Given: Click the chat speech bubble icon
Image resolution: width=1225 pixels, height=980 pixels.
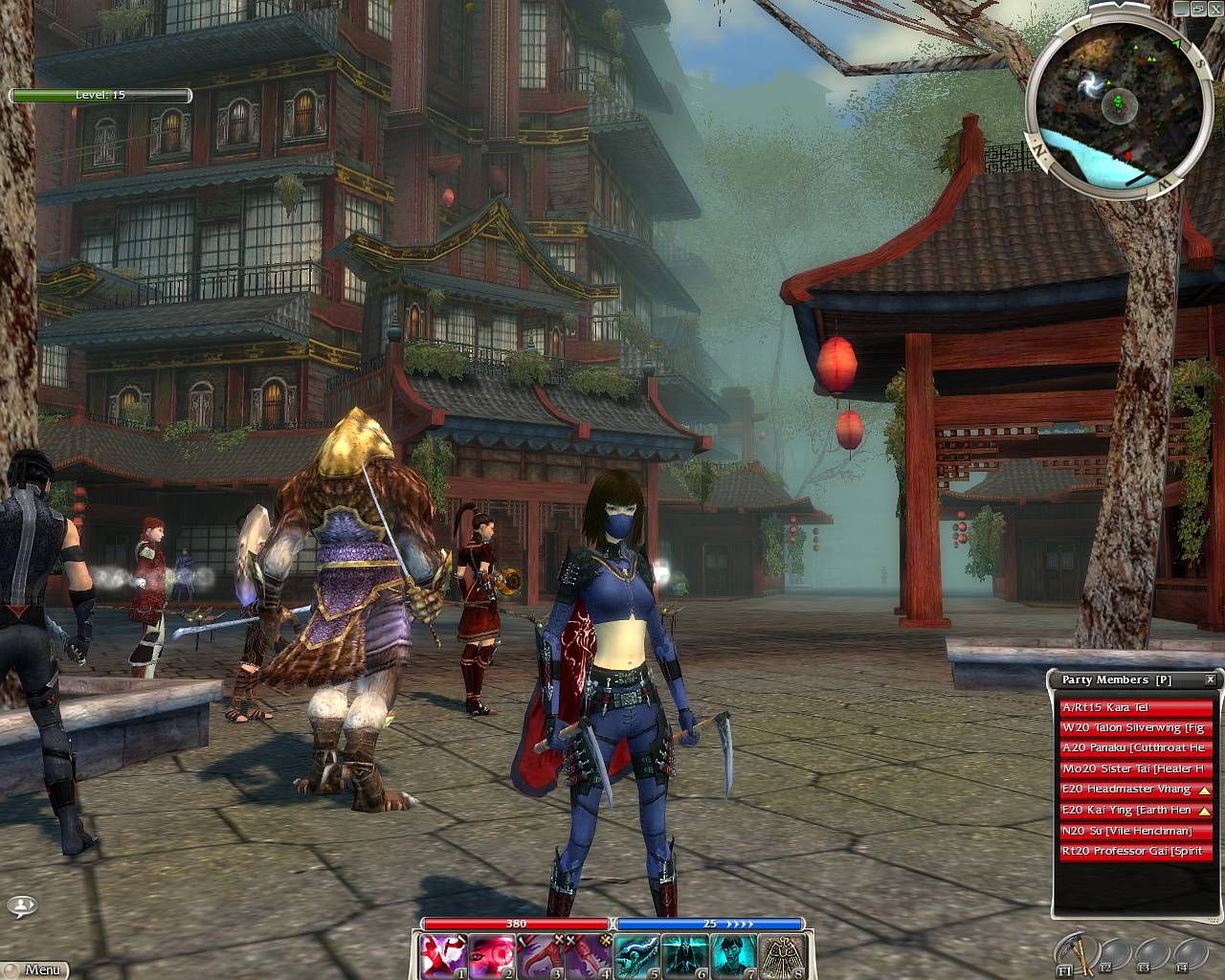Looking at the screenshot, I should [22, 905].
